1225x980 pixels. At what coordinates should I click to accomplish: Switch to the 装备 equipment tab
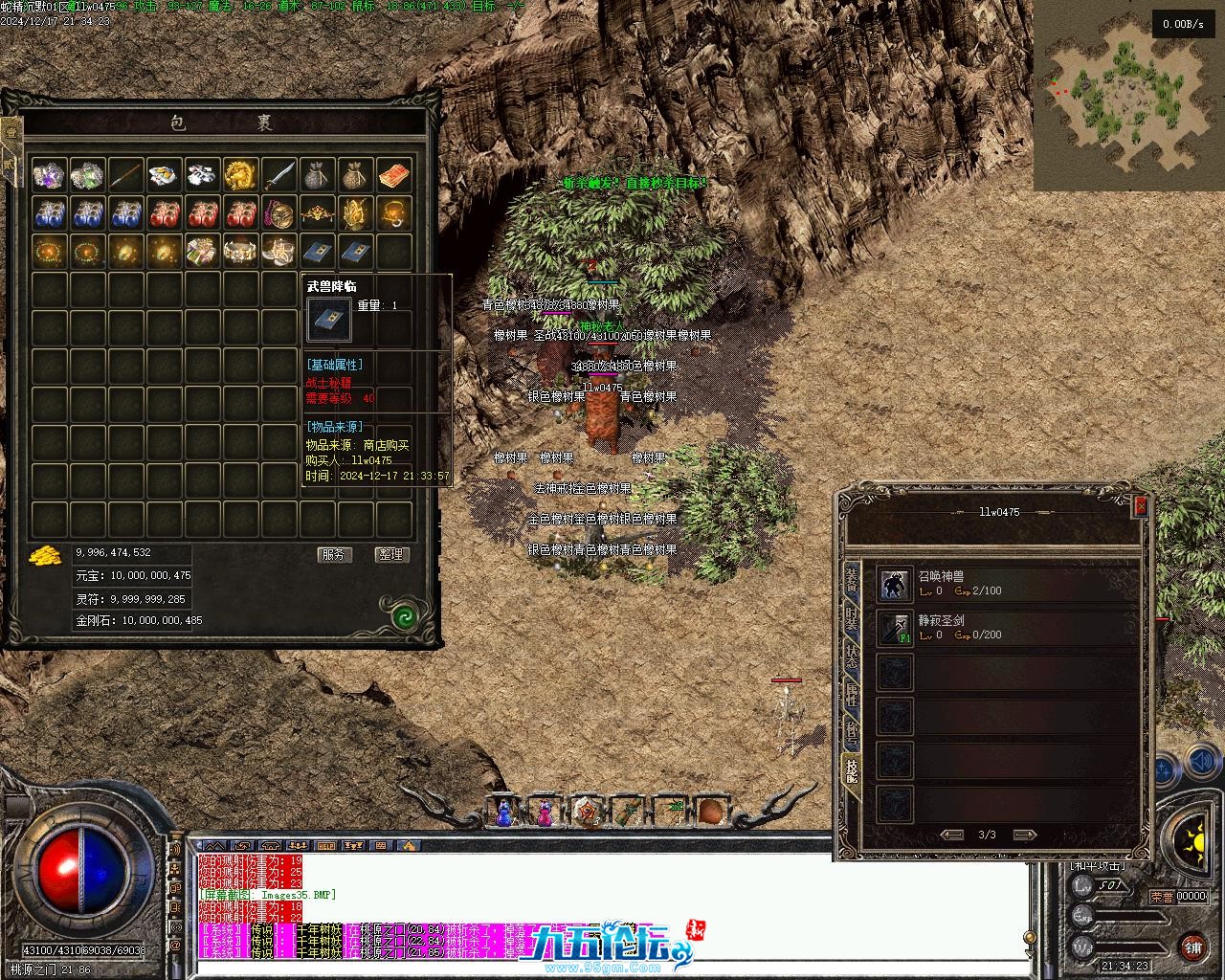point(851,580)
